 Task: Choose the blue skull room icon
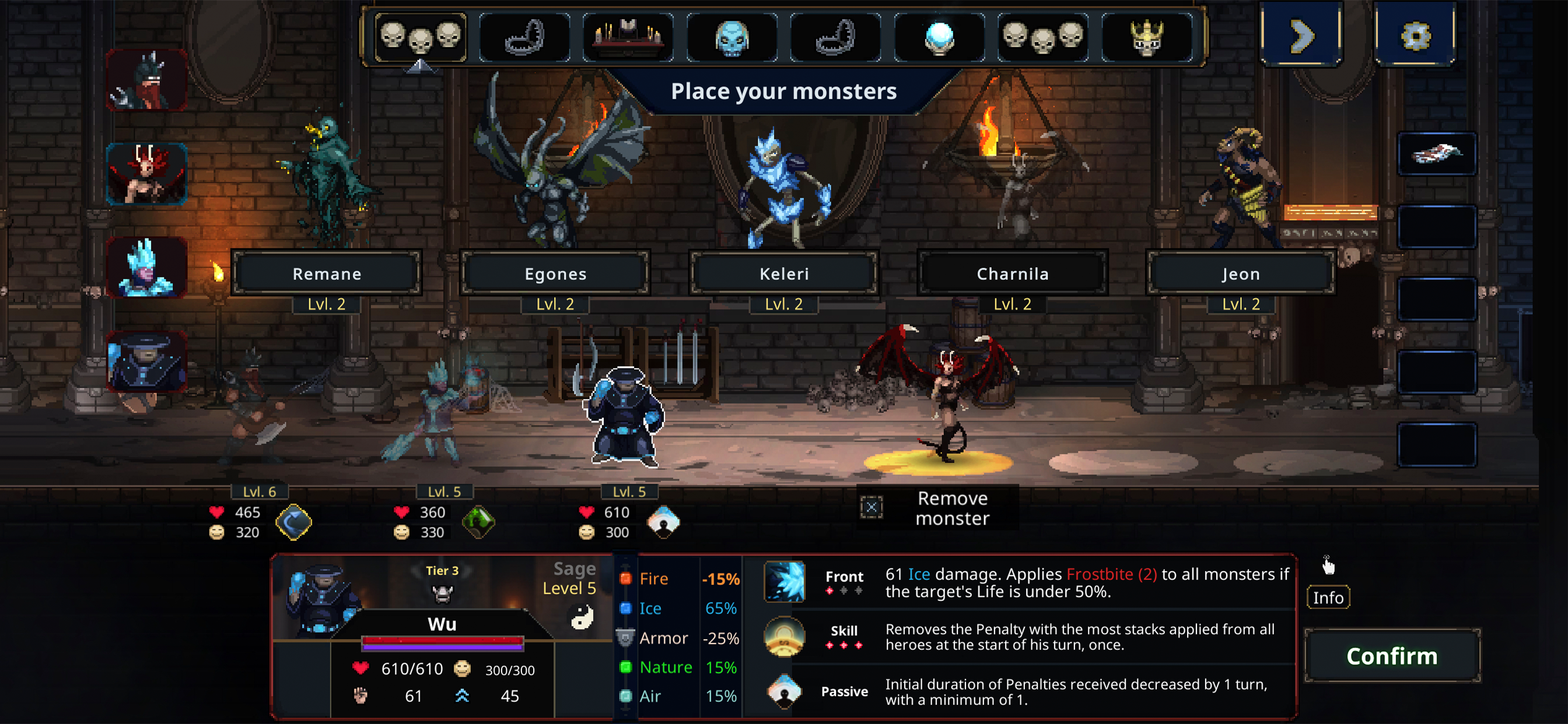[x=731, y=38]
